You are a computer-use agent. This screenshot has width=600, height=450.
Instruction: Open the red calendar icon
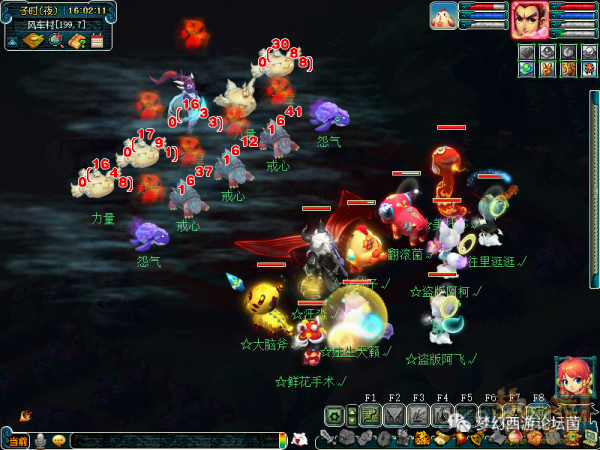pos(97,40)
